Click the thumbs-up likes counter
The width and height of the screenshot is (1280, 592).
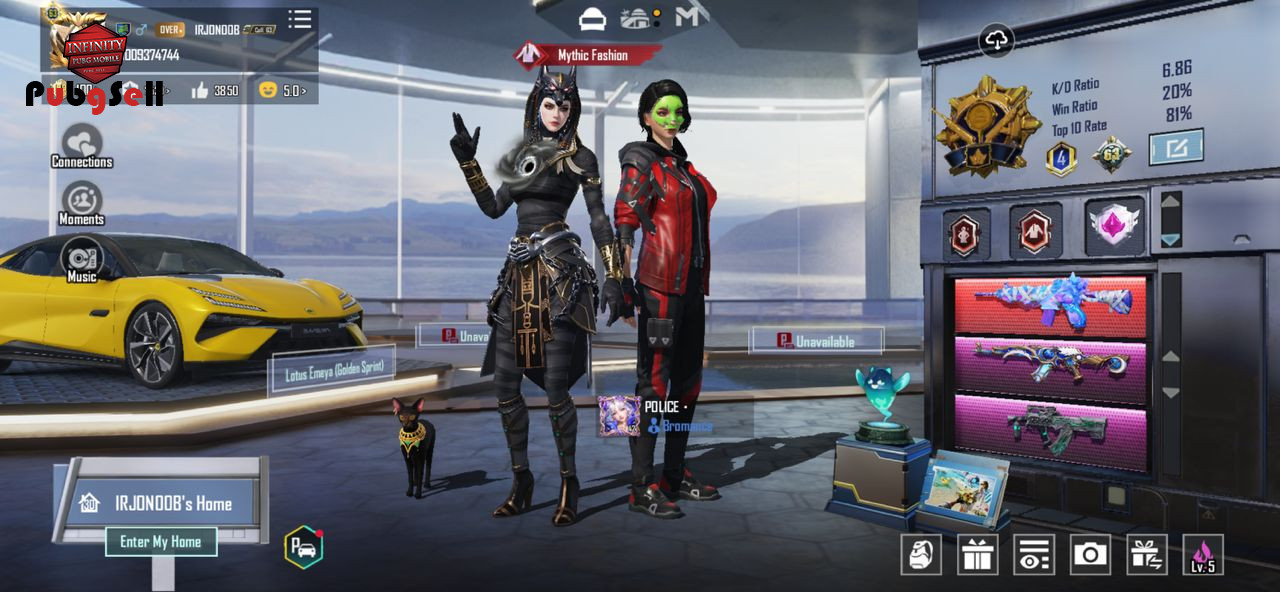click(x=214, y=91)
